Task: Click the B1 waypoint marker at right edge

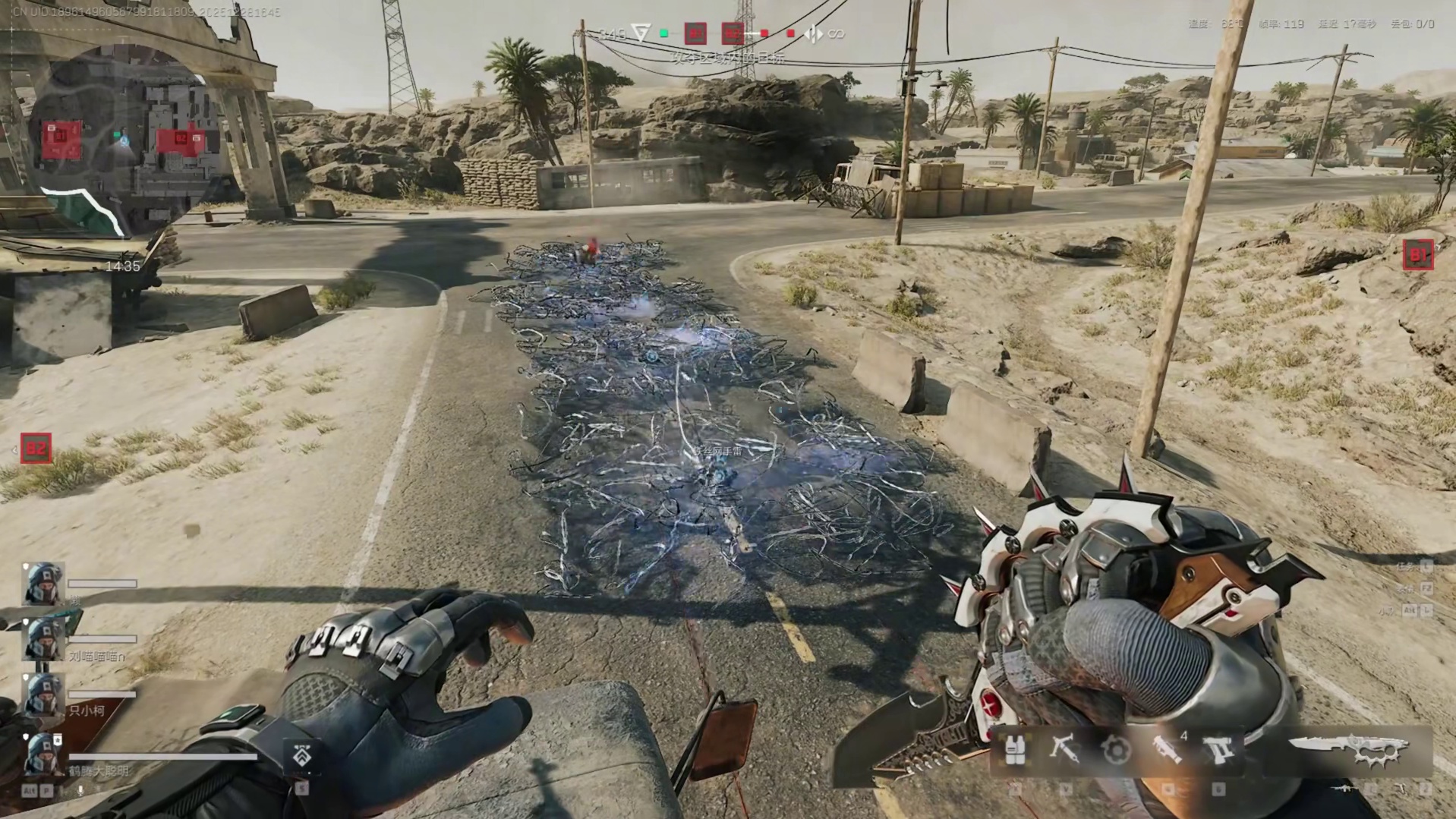Action: [x=1417, y=255]
